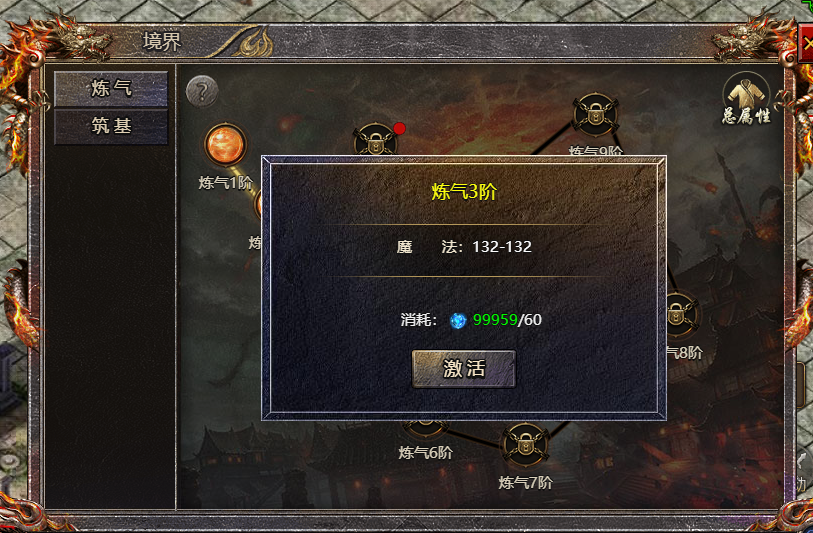Open the question mark help icon
Viewport: 813px width, 533px height.
pos(202,92)
